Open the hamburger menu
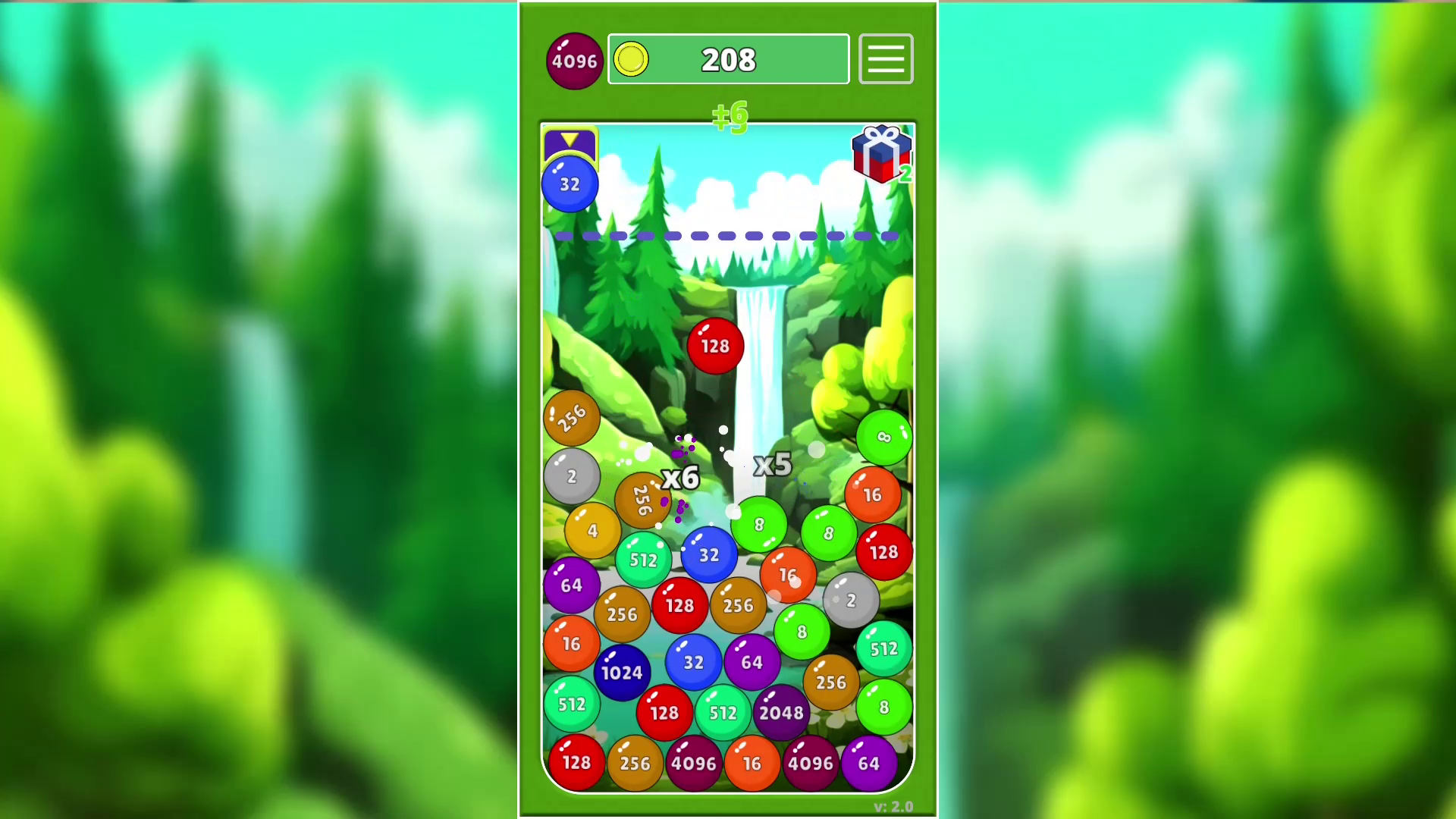This screenshot has width=1456, height=819. [885, 59]
